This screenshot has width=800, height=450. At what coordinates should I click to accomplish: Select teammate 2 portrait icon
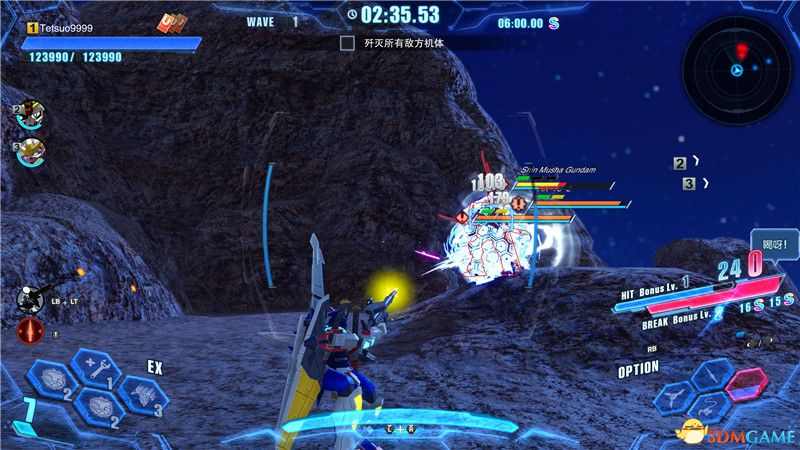tap(30, 114)
